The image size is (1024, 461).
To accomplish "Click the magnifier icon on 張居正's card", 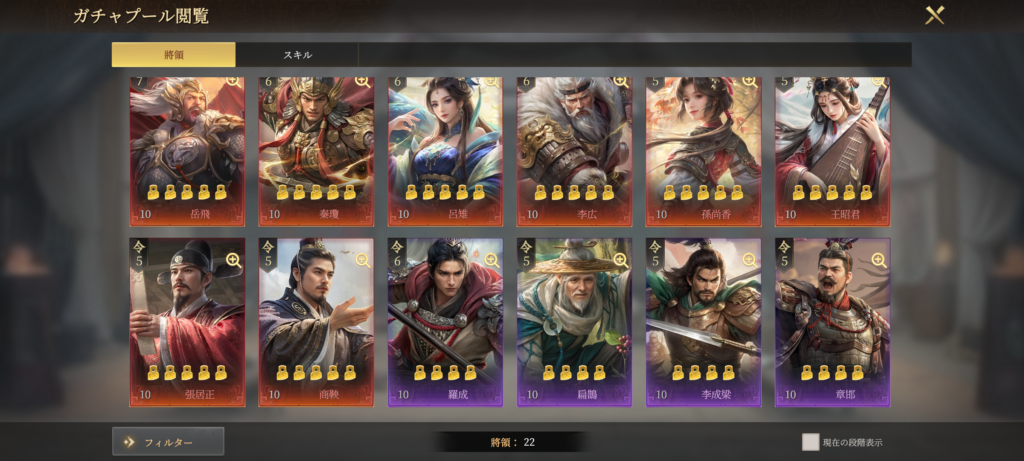I will [x=233, y=260].
